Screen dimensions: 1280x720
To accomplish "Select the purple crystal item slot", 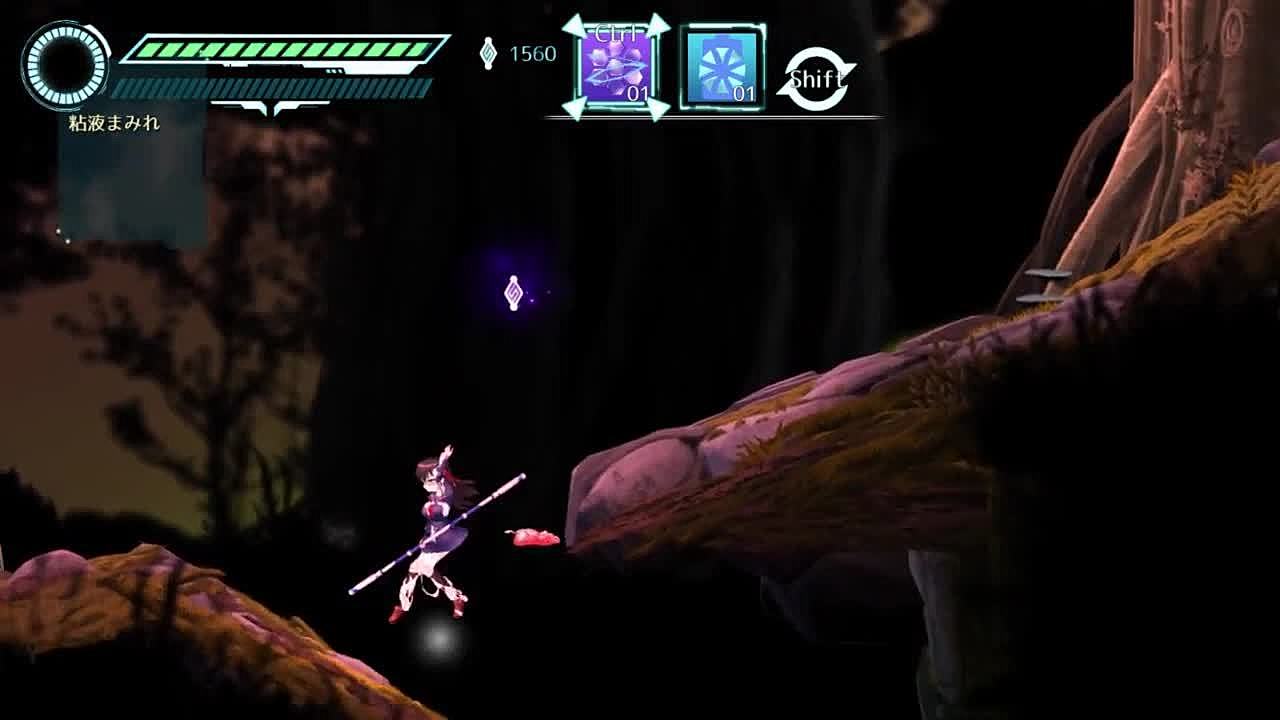I will pos(616,68).
